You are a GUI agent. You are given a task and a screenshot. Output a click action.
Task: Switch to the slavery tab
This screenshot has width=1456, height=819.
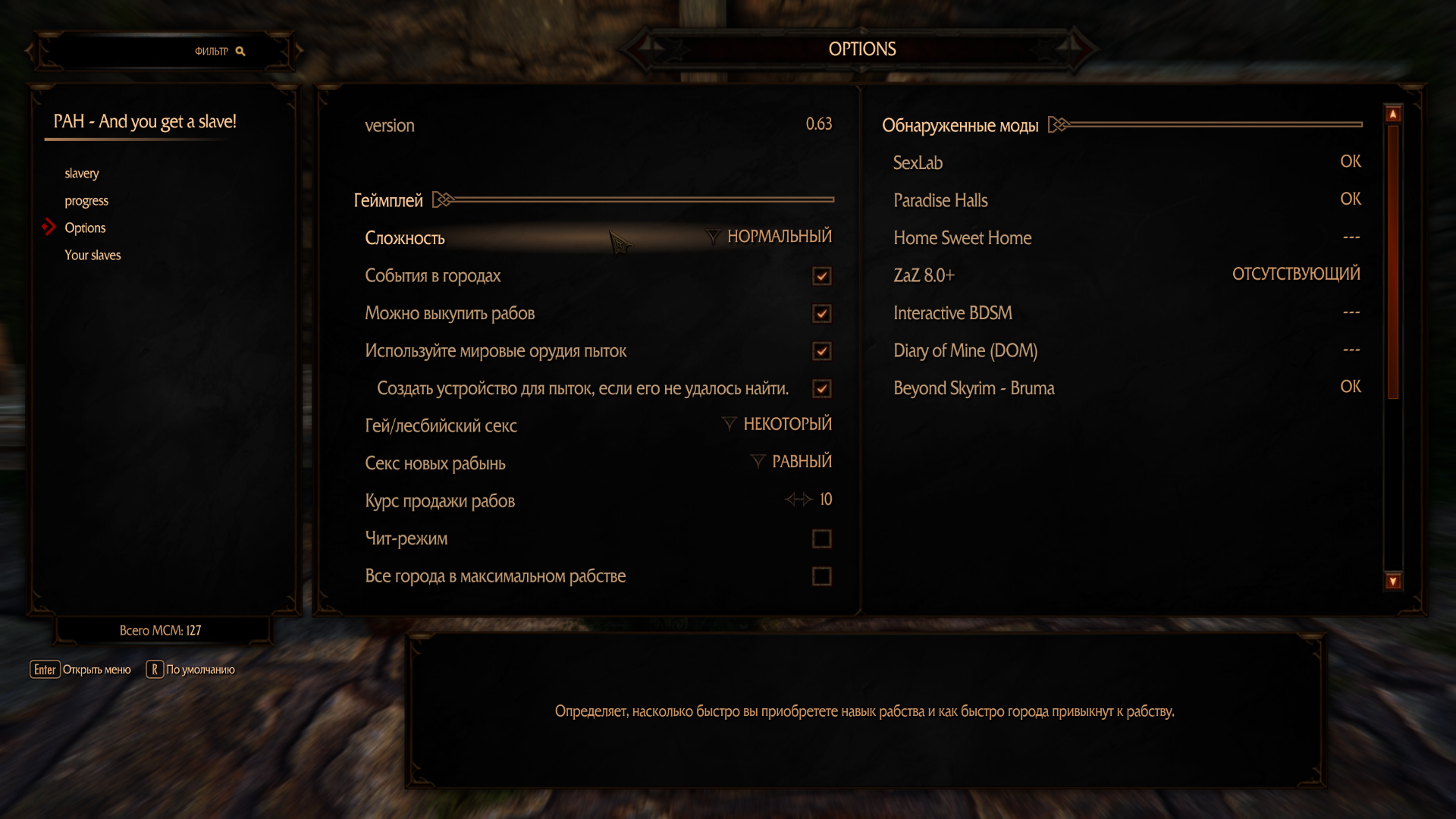click(81, 173)
